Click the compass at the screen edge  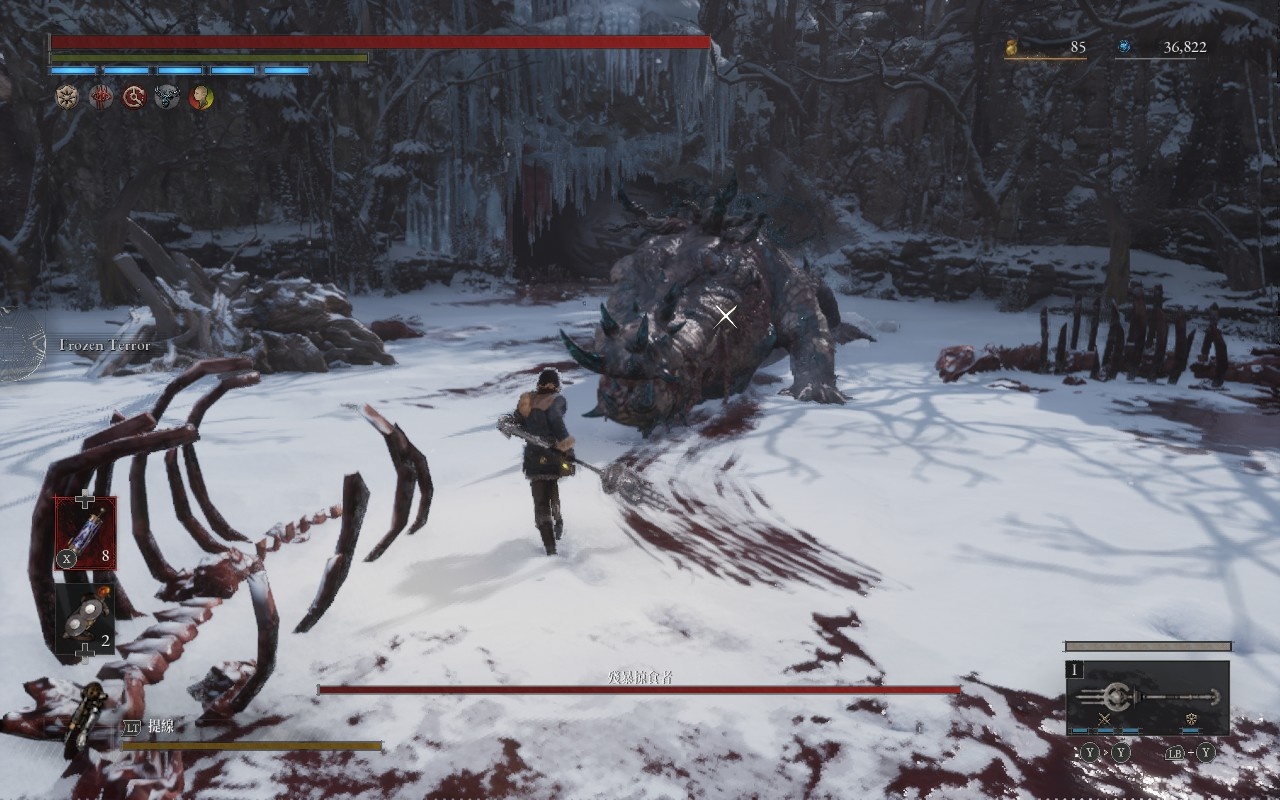click(18, 345)
